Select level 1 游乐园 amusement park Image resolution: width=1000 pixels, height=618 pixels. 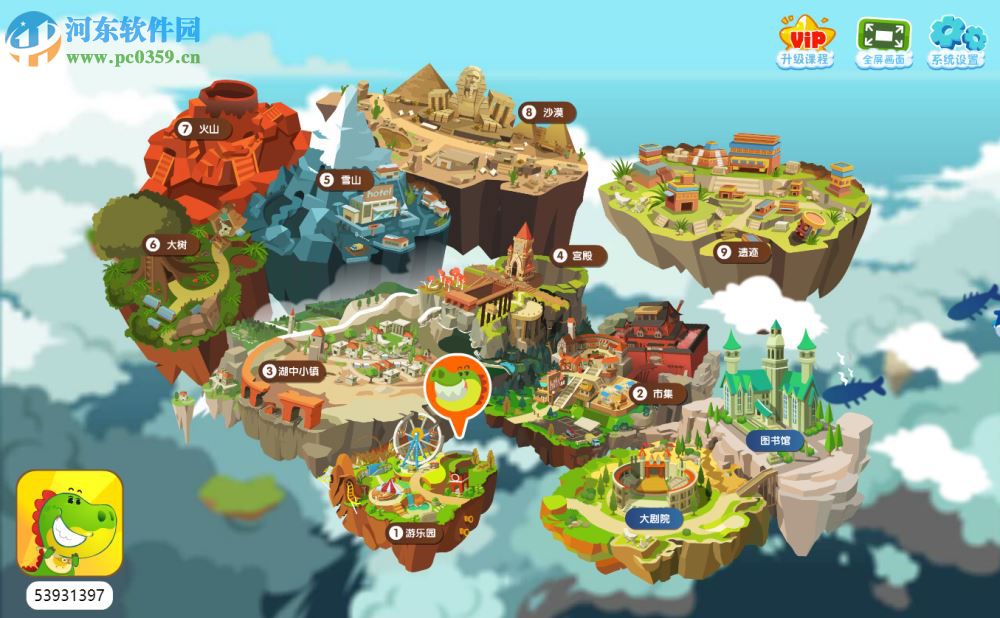(x=415, y=533)
